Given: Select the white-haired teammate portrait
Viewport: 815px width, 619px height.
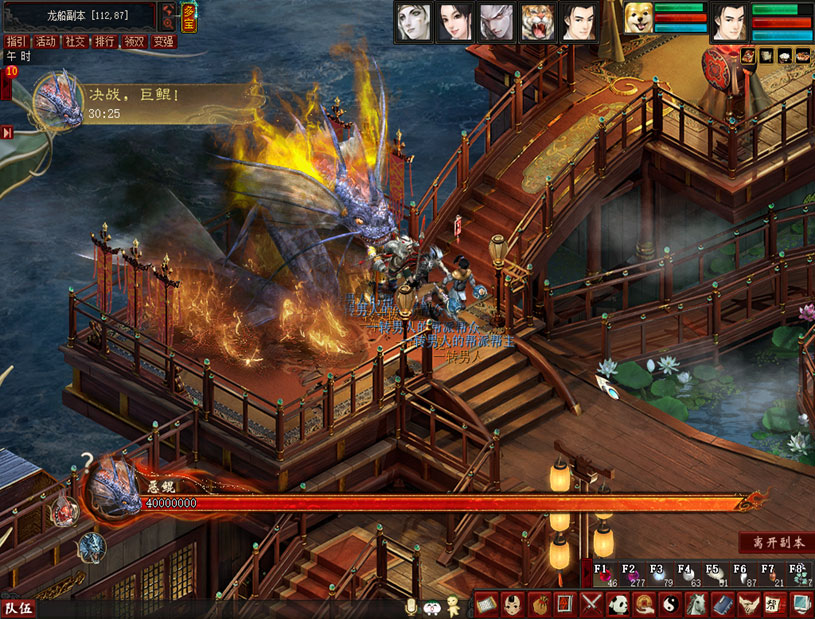Looking at the screenshot, I should coord(495,21).
